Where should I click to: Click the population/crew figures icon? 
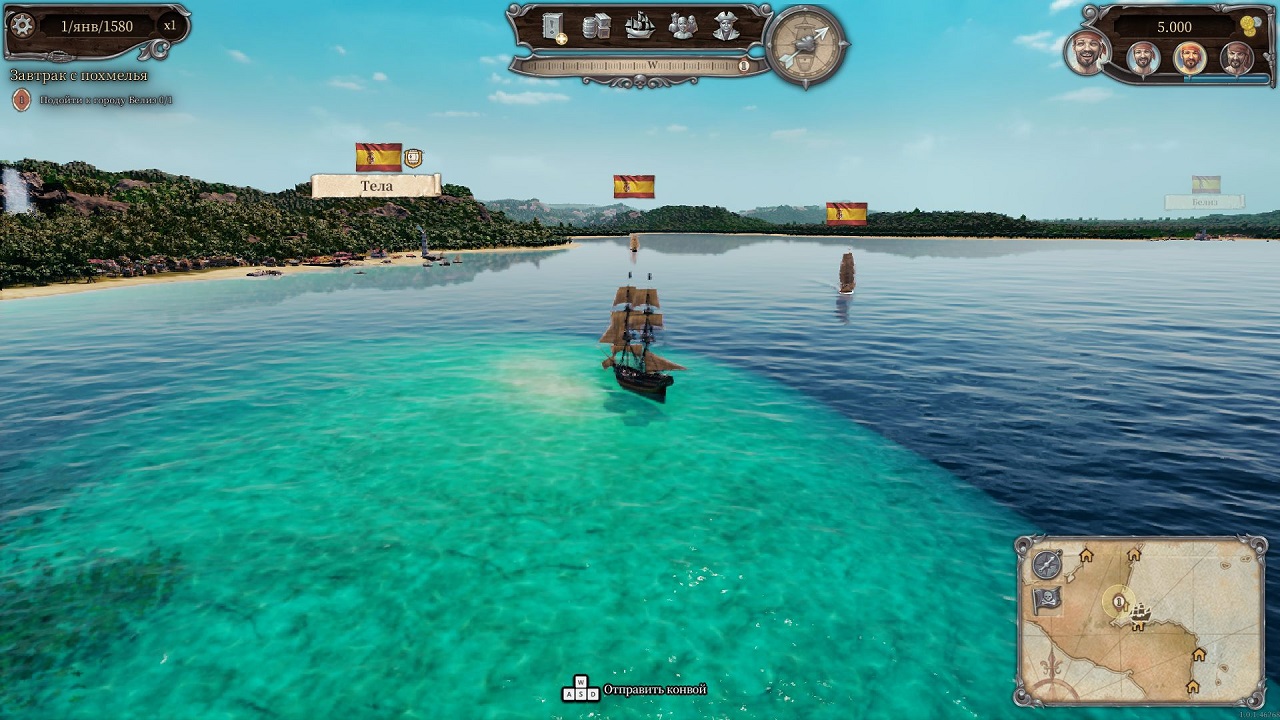click(684, 27)
